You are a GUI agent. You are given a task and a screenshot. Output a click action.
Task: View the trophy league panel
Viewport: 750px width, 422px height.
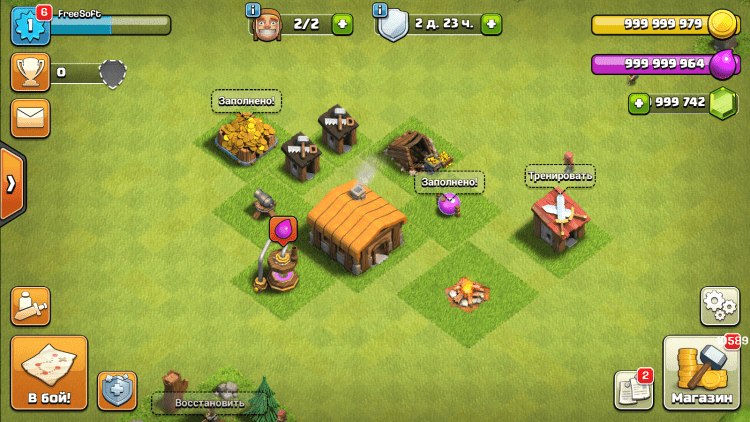30,72
